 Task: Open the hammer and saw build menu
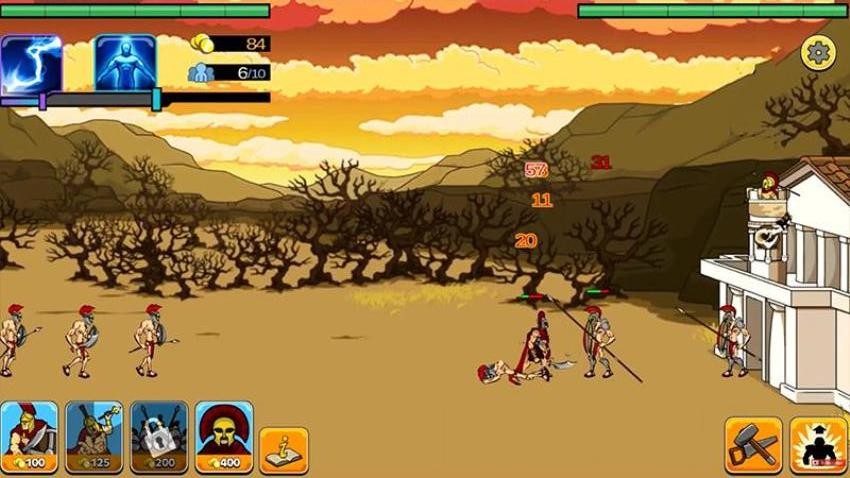click(753, 445)
